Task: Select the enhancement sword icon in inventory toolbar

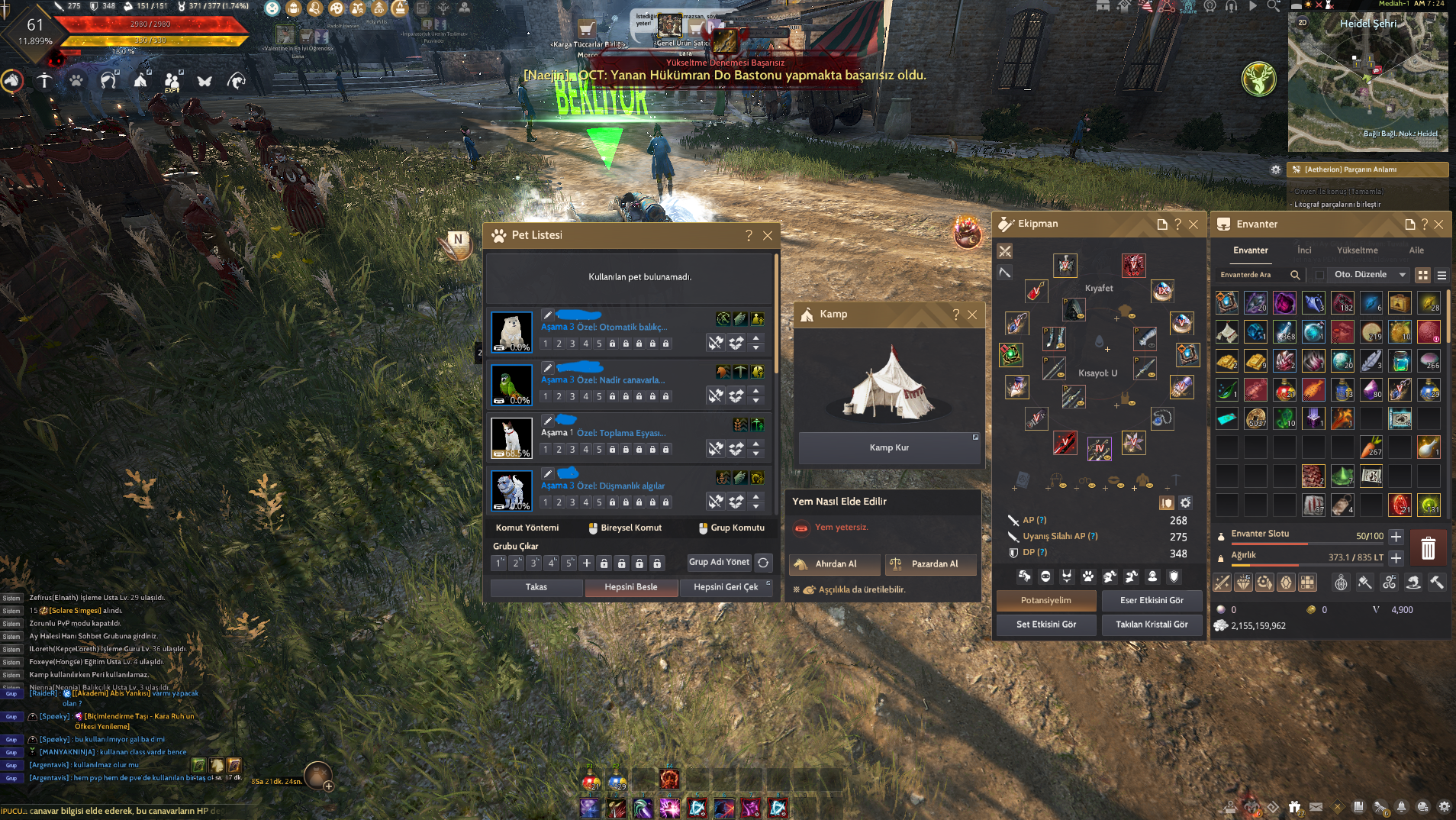Action: click(x=1222, y=582)
